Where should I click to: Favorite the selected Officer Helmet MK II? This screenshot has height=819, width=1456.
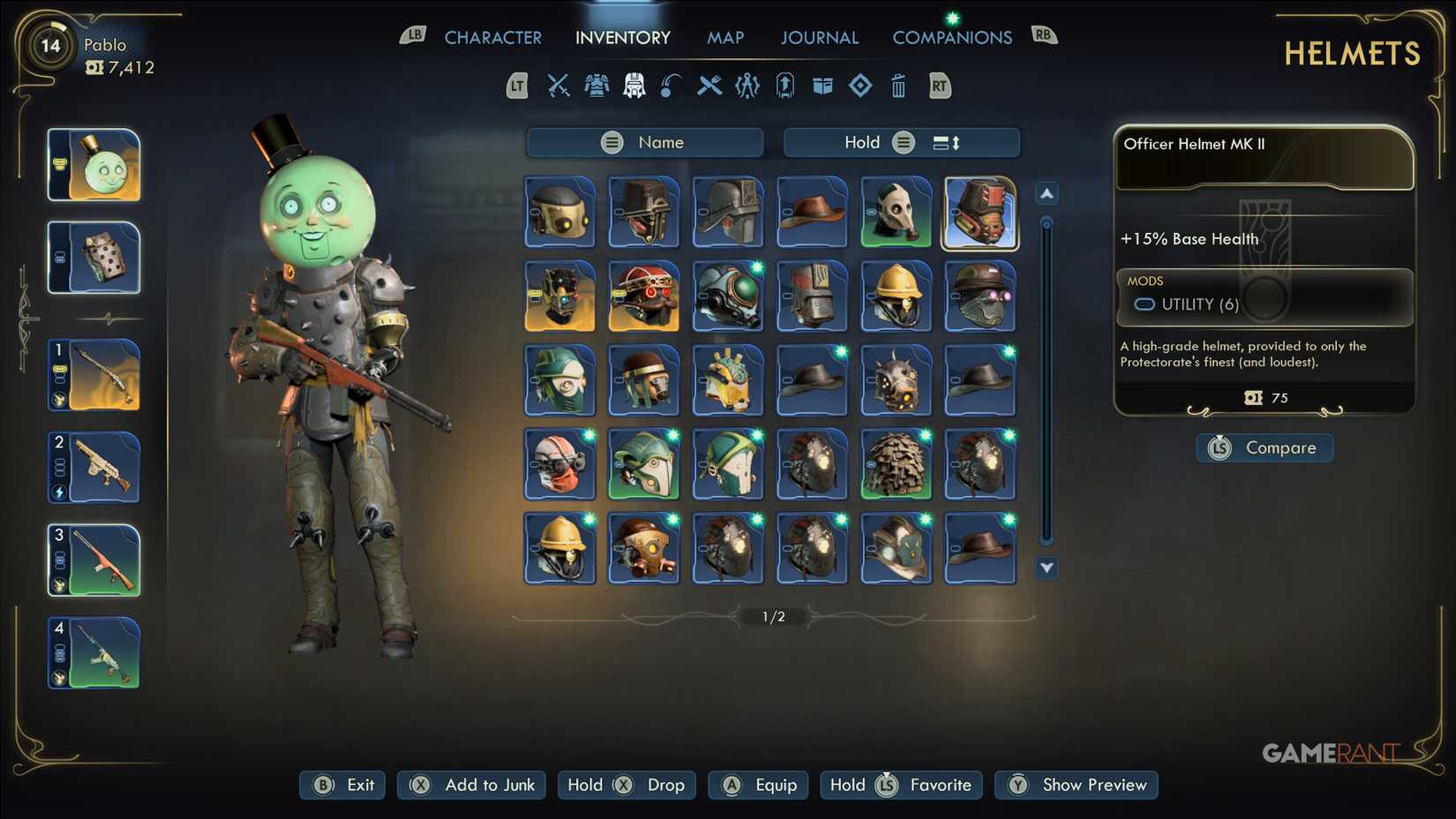pyautogui.click(x=900, y=785)
